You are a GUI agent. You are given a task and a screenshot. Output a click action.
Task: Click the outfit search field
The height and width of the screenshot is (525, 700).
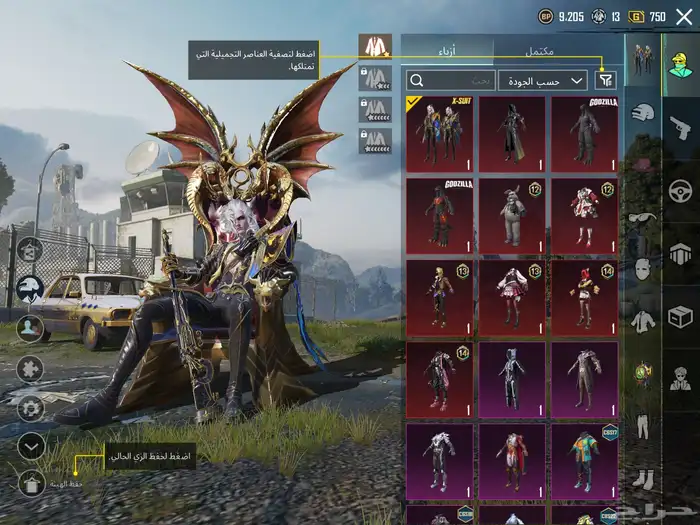coord(450,80)
